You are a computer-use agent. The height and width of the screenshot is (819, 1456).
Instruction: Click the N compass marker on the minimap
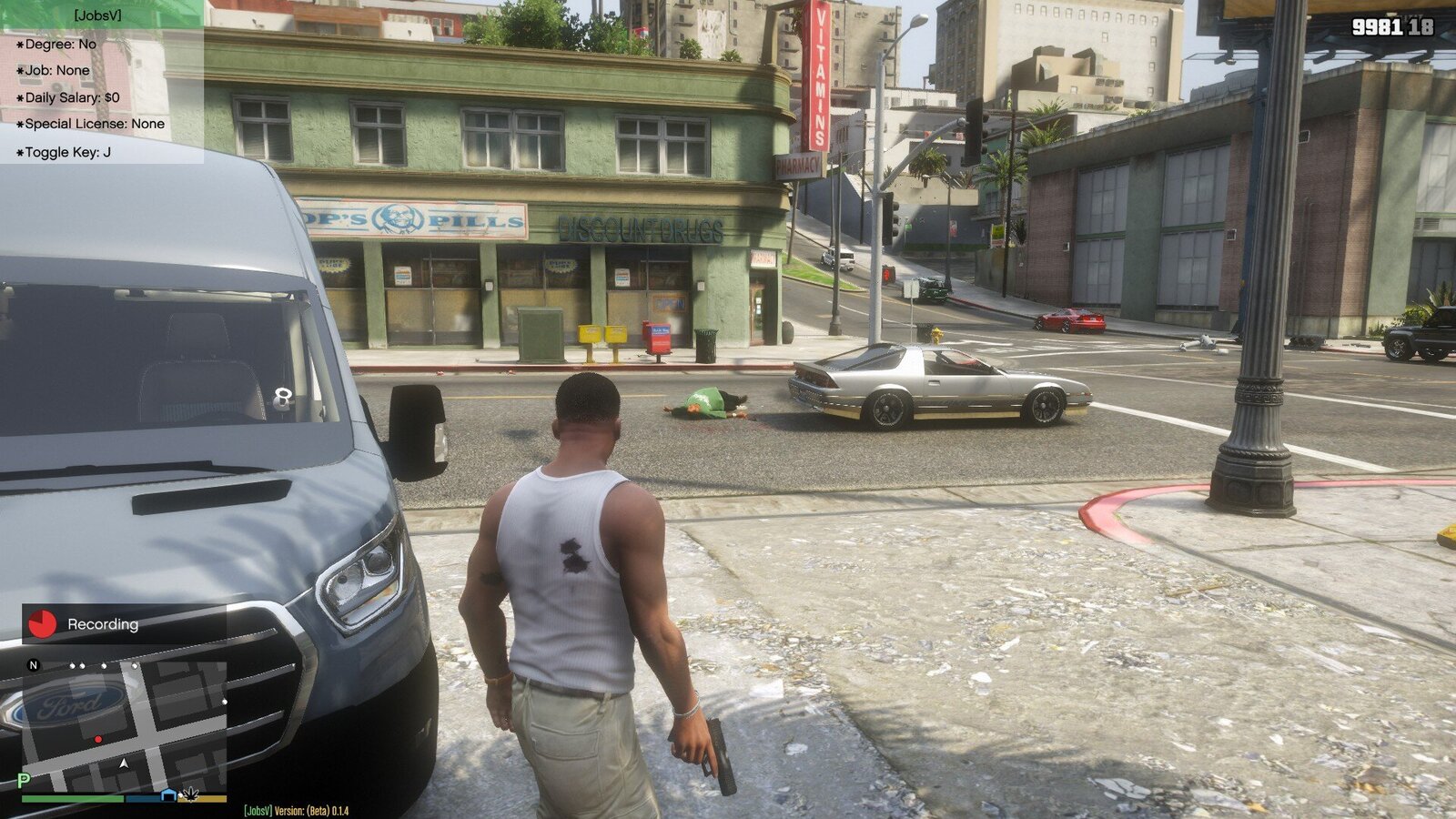[33, 665]
